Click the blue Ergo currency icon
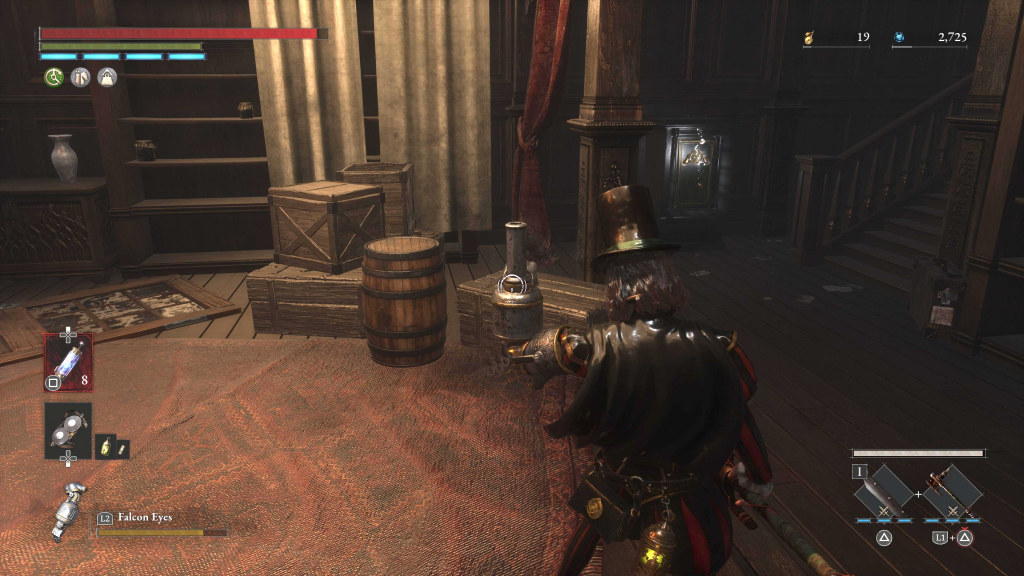Screen dimensions: 1024x576 900,39
